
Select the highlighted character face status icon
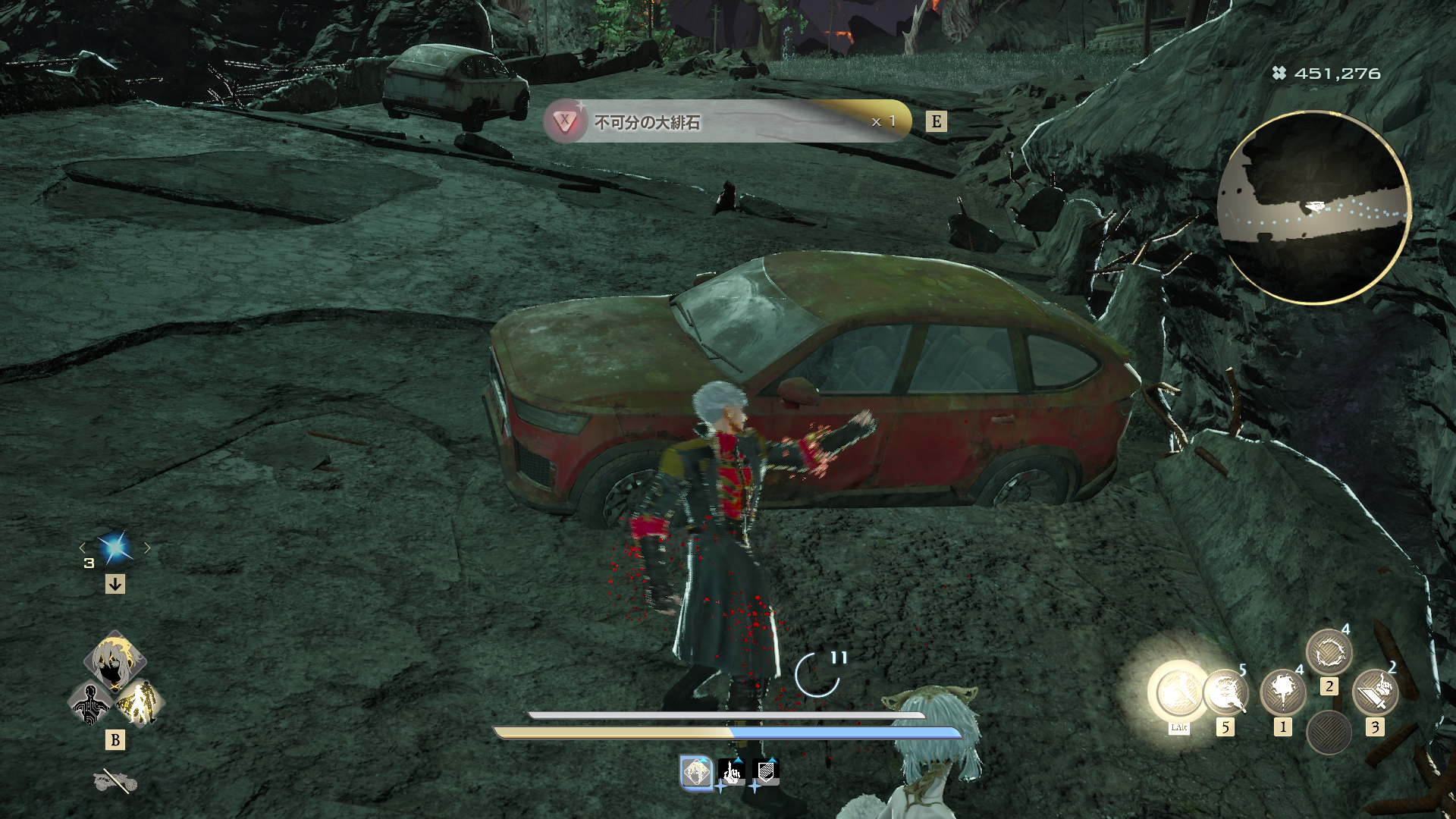click(696, 773)
